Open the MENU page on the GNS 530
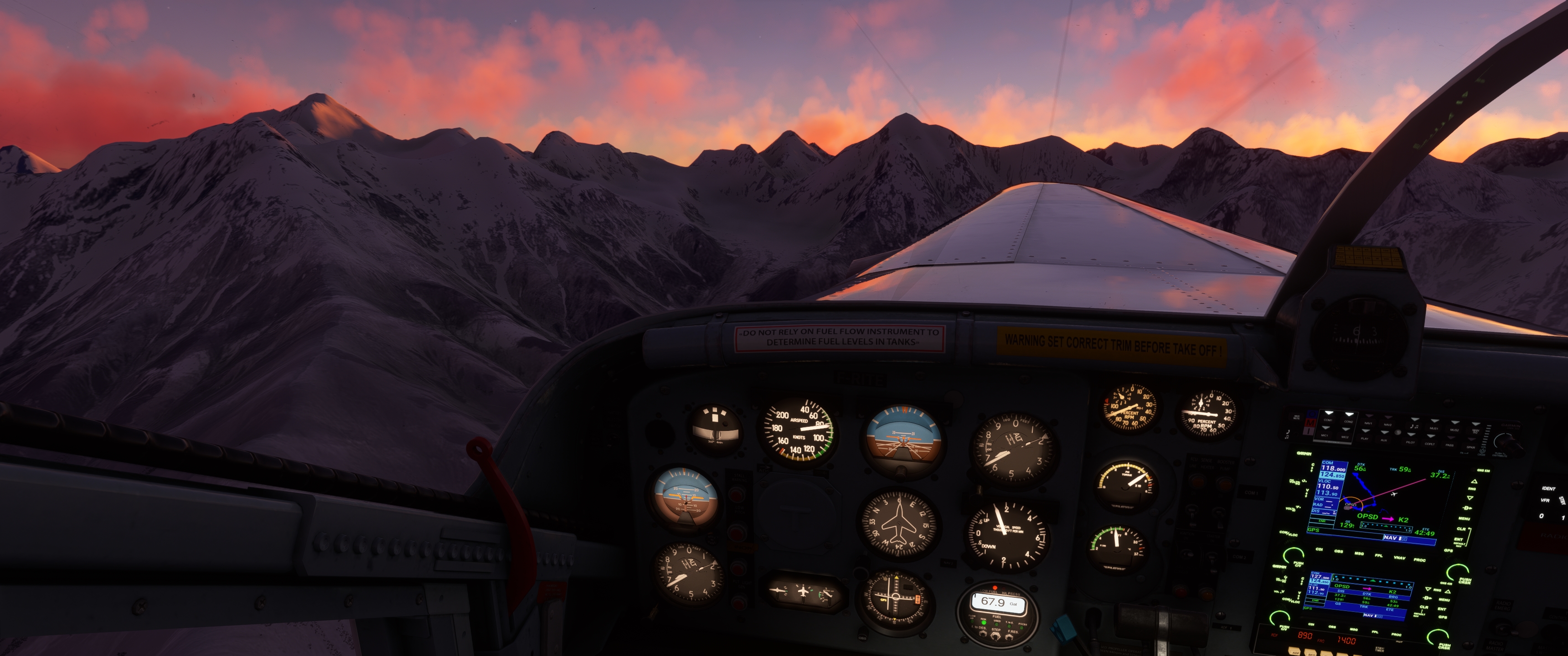Screen dimensions: 1568x656 pos(1464,518)
